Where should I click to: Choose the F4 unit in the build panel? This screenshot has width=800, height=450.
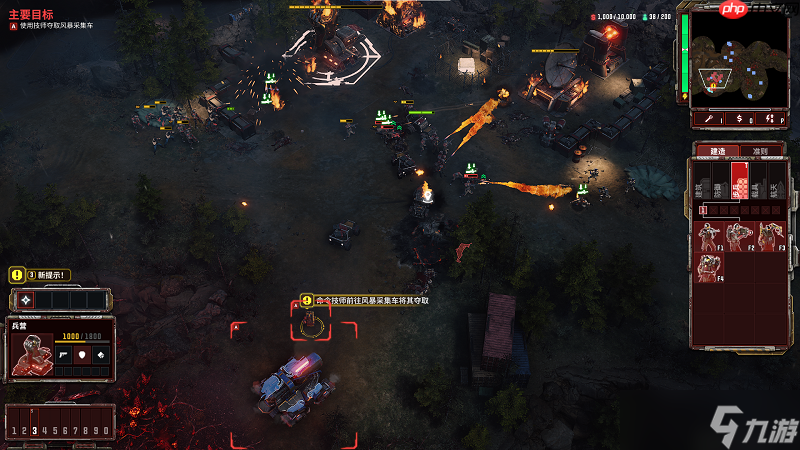coord(709,267)
